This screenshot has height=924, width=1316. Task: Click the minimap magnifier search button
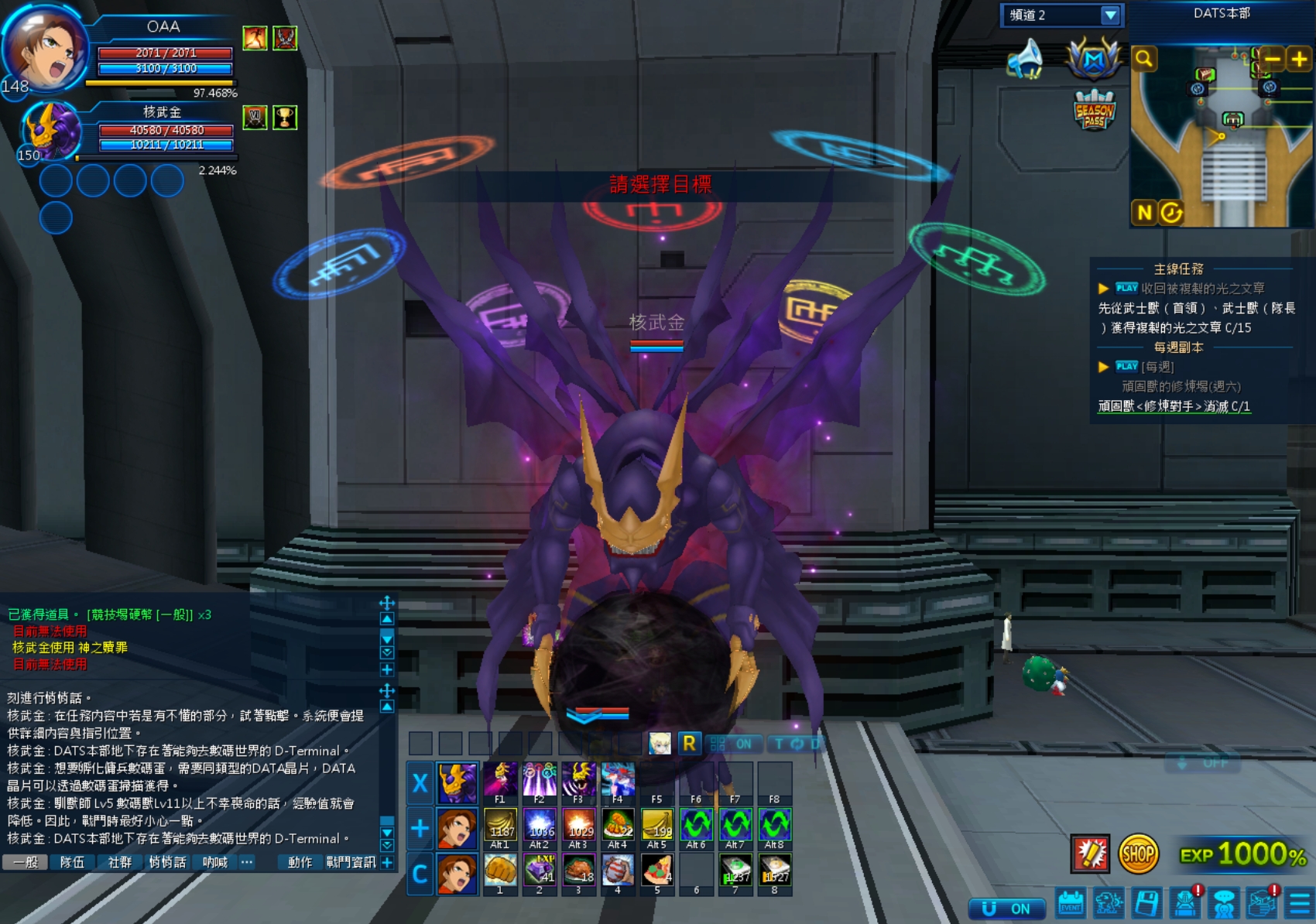coord(1144,59)
